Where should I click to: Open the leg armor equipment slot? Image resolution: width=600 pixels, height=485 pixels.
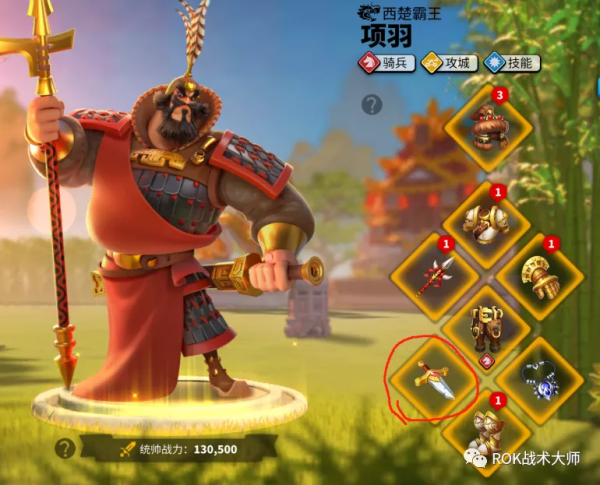point(487,326)
